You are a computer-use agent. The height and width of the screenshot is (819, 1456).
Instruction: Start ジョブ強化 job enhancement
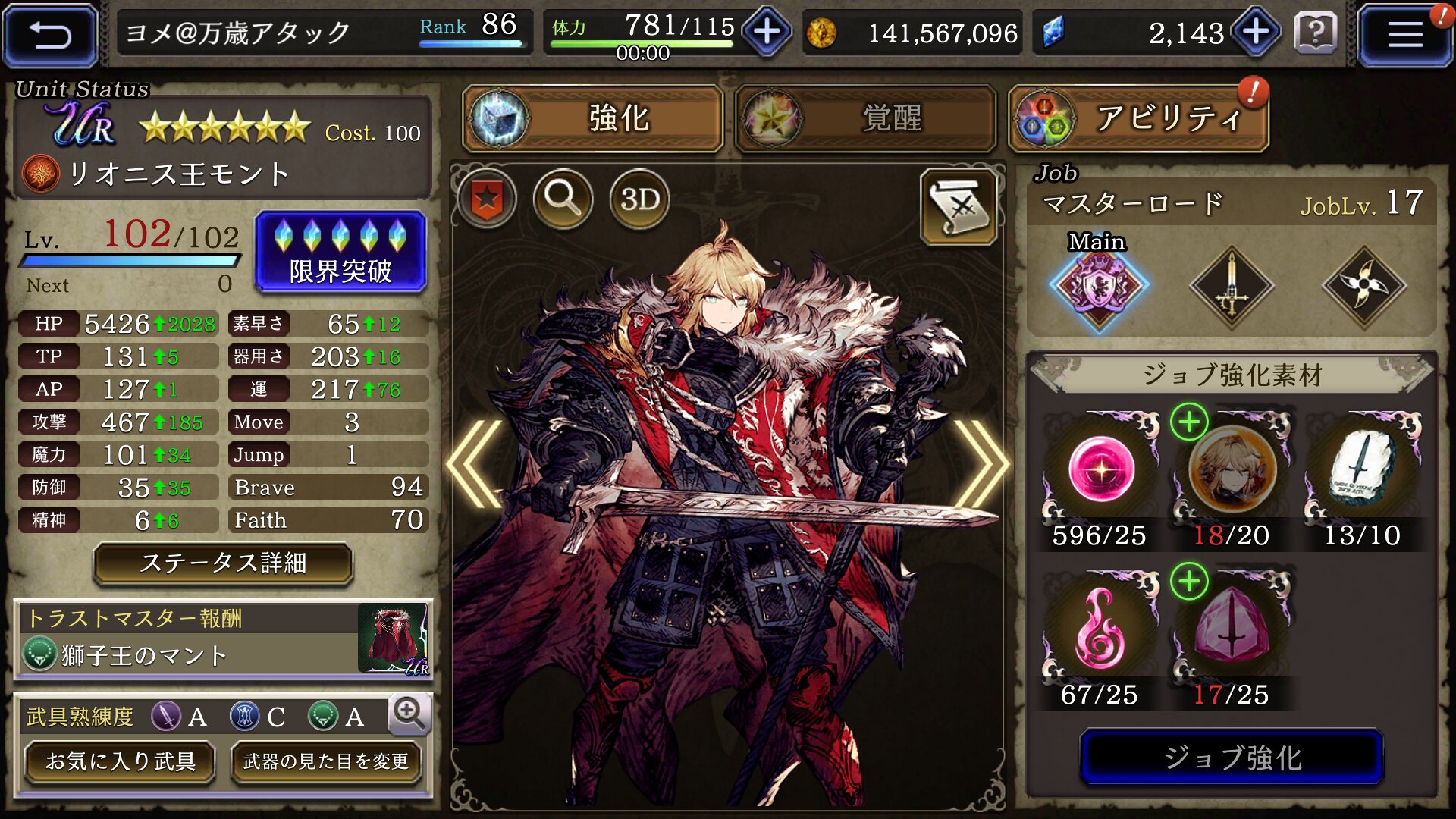1232,757
